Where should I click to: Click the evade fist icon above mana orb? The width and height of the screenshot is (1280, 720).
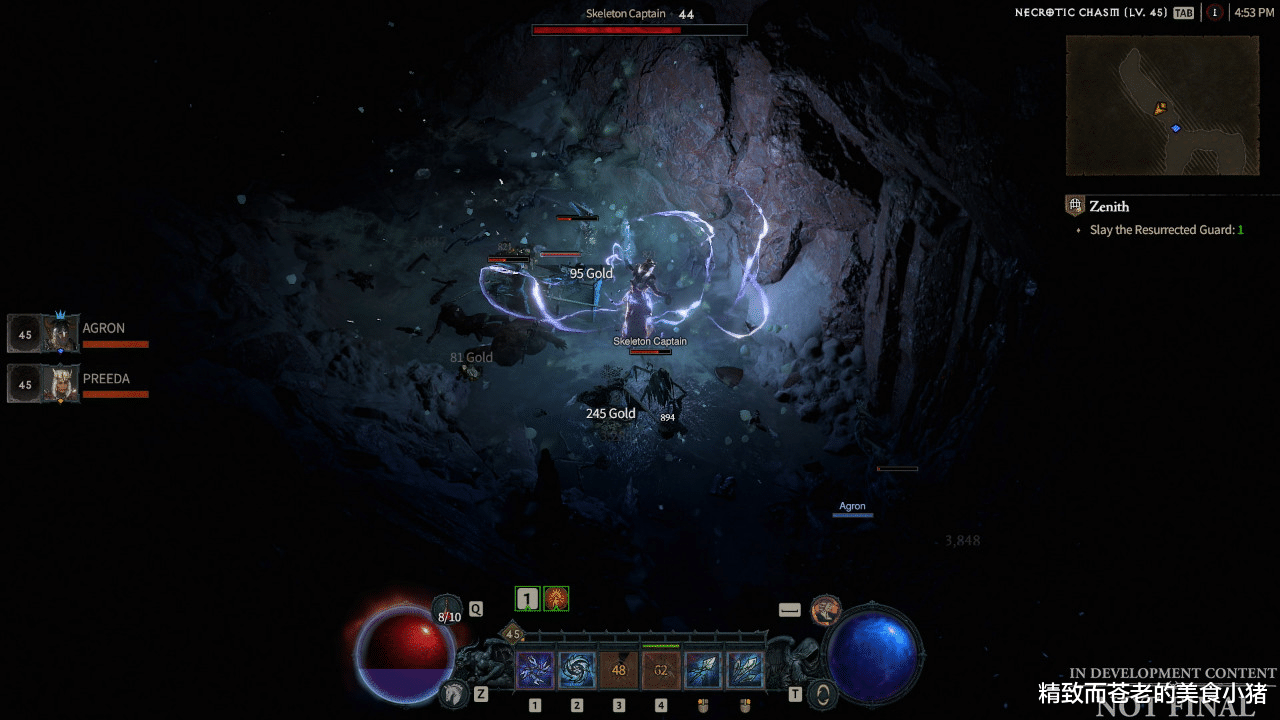coord(825,608)
